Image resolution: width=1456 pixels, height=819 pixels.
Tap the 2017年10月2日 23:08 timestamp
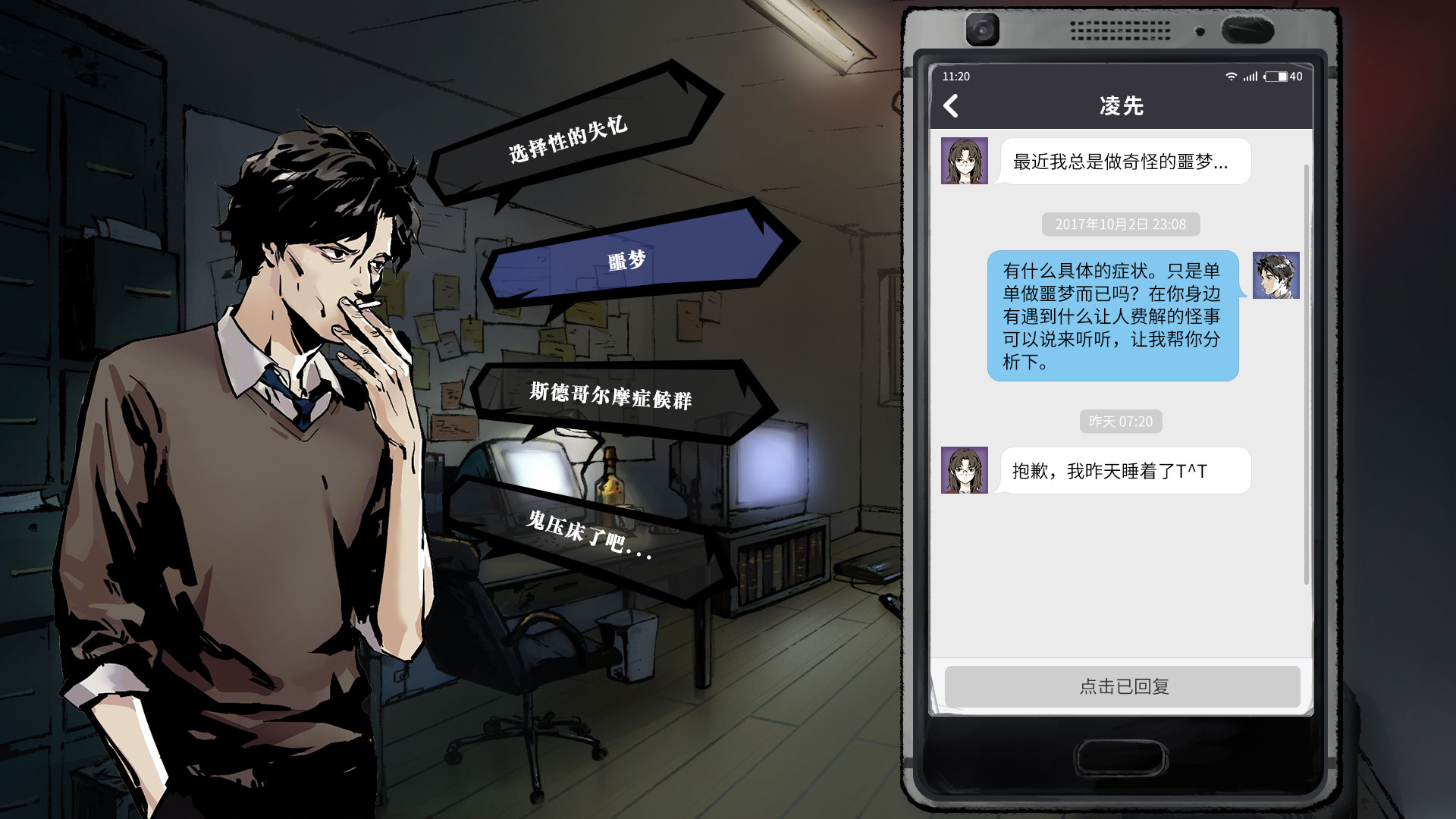[1120, 224]
